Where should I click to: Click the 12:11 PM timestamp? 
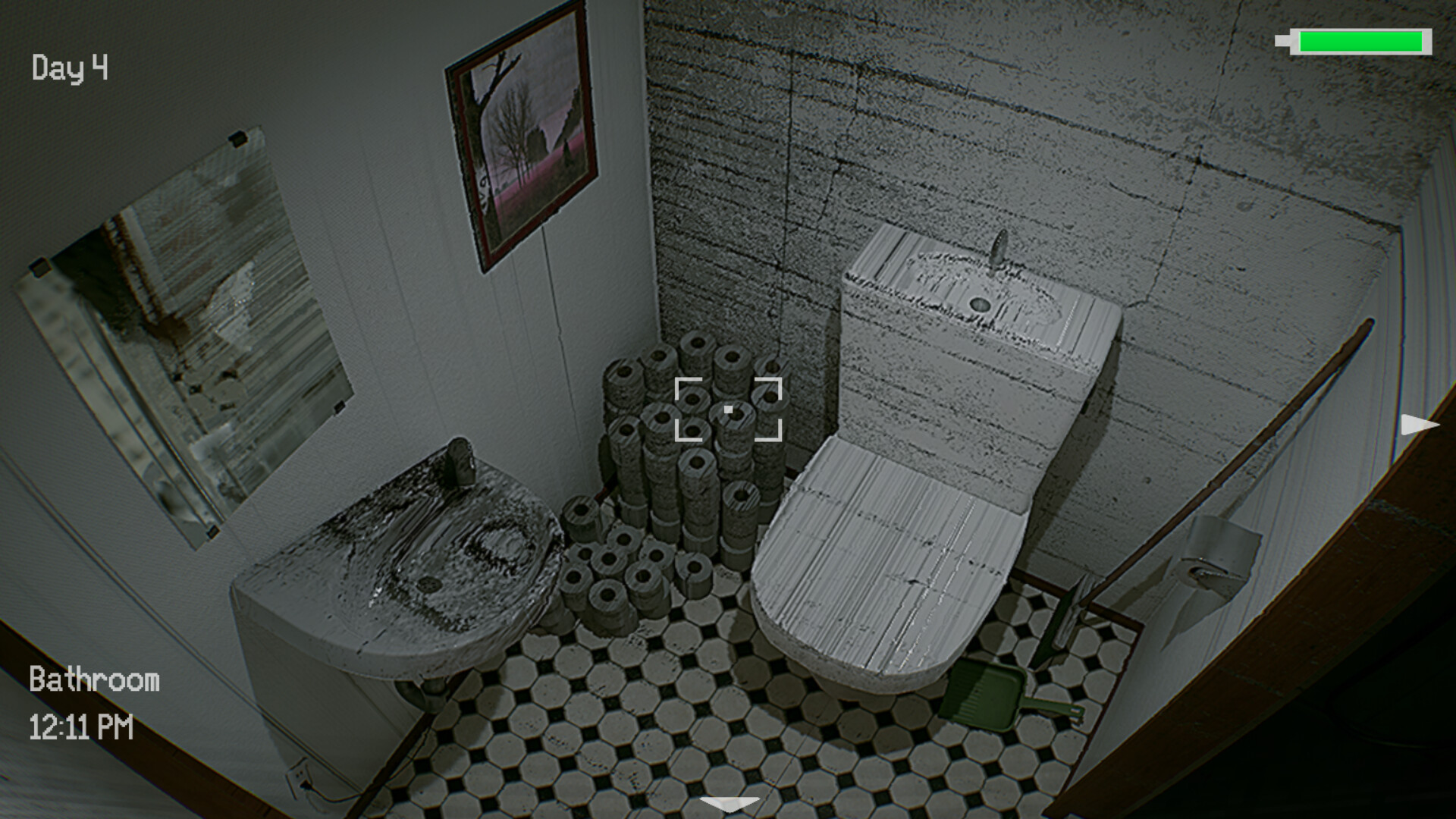[82, 728]
